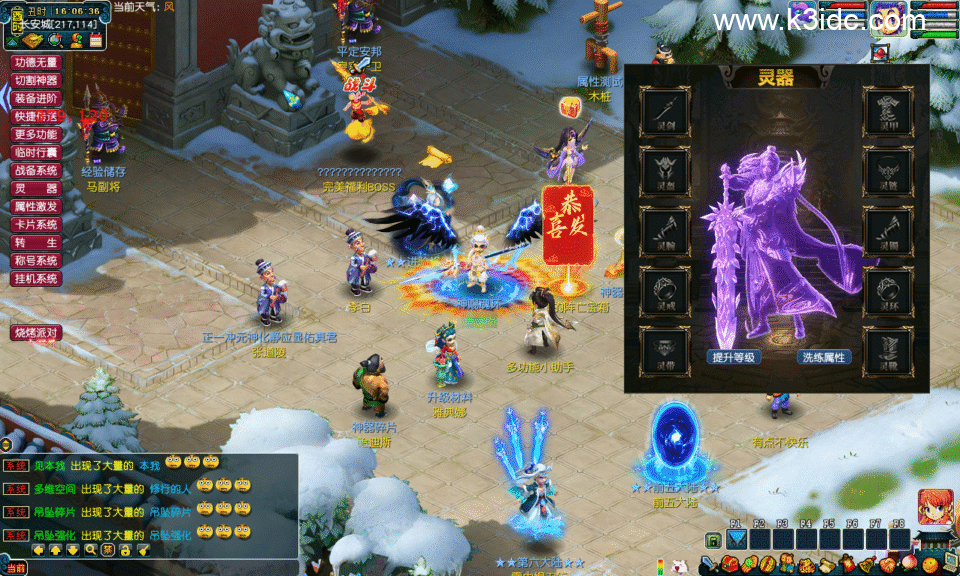Select the 灵甲 spirit armor slot

click(888, 111)
